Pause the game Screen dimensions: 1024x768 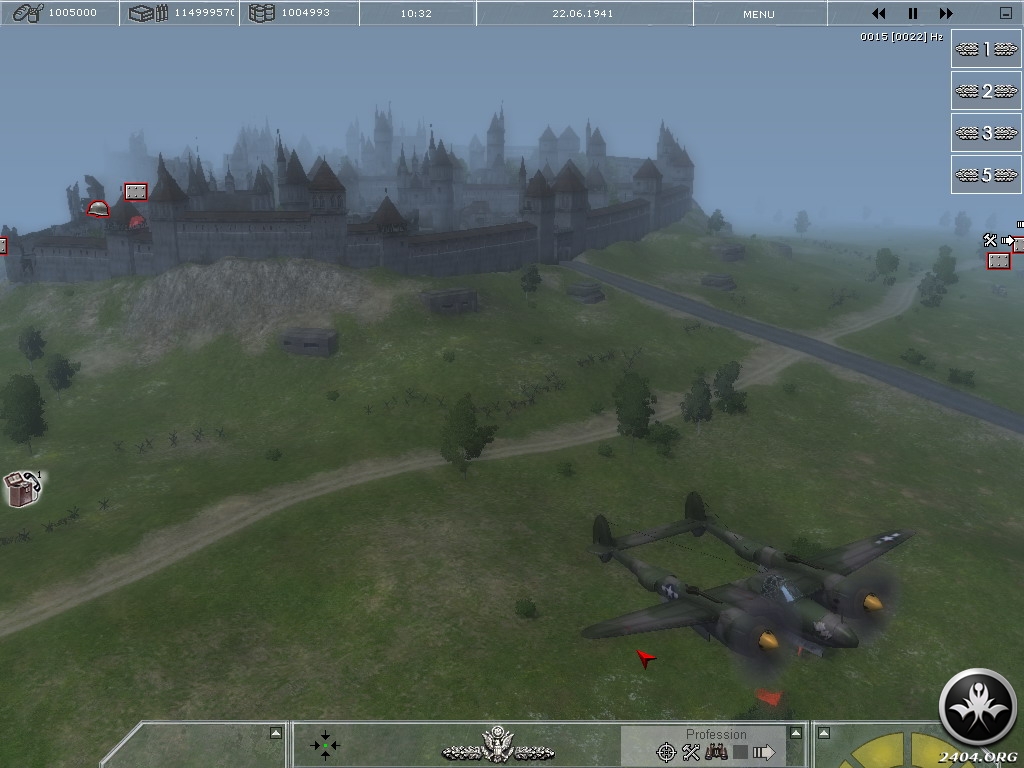point(912,14)
